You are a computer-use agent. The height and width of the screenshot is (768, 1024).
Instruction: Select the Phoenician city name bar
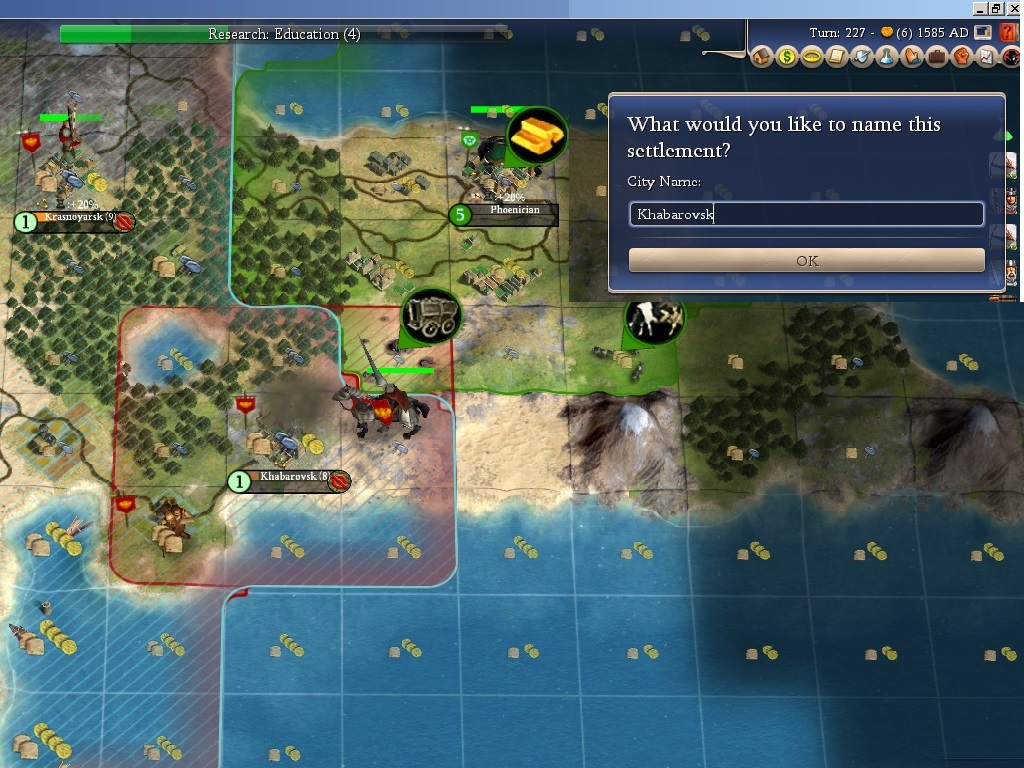(514, 212)
